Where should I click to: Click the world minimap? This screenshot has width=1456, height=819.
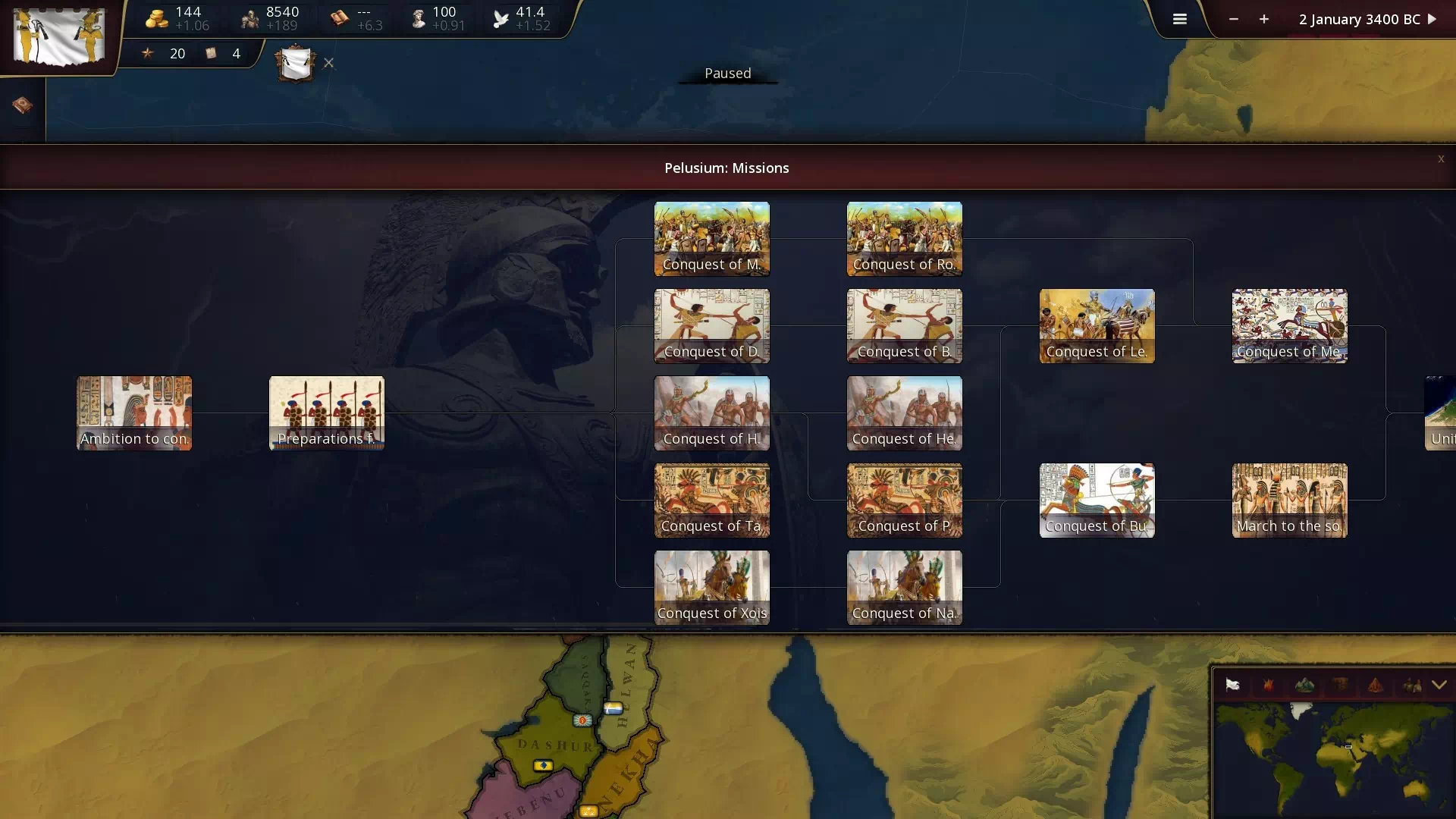point(1332,758)
